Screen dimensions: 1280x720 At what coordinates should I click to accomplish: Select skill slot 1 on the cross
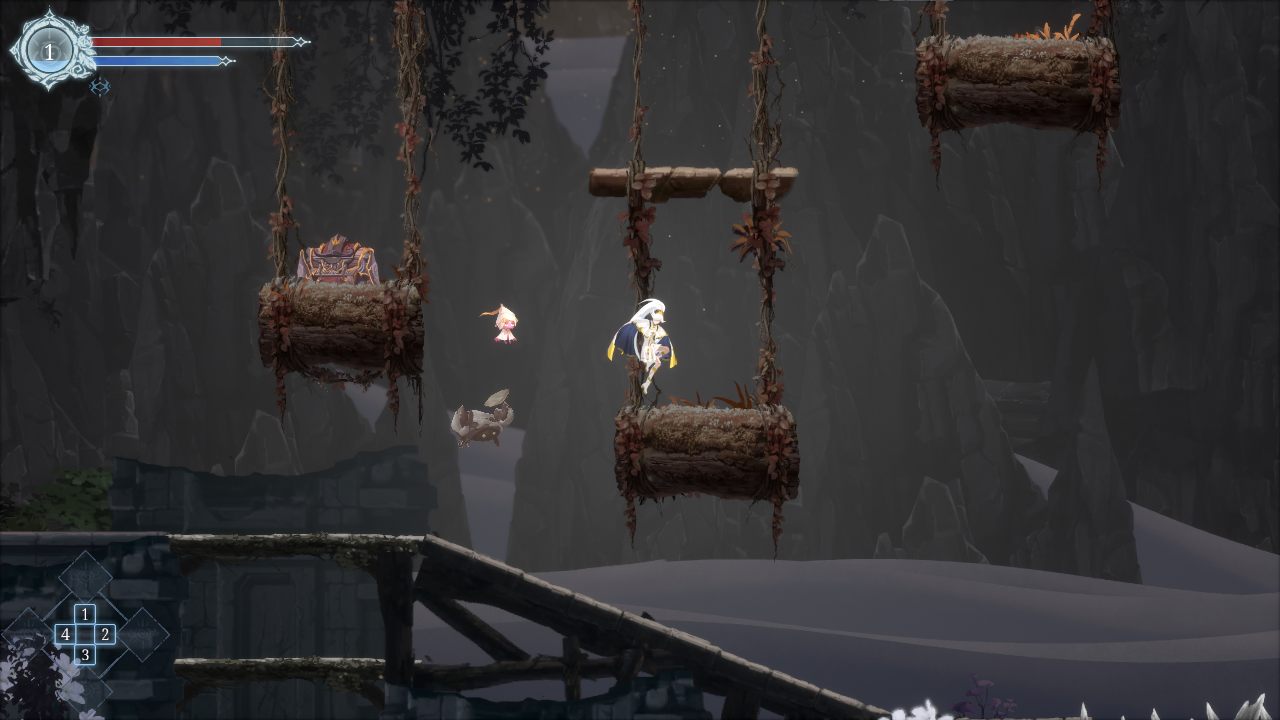85,614
